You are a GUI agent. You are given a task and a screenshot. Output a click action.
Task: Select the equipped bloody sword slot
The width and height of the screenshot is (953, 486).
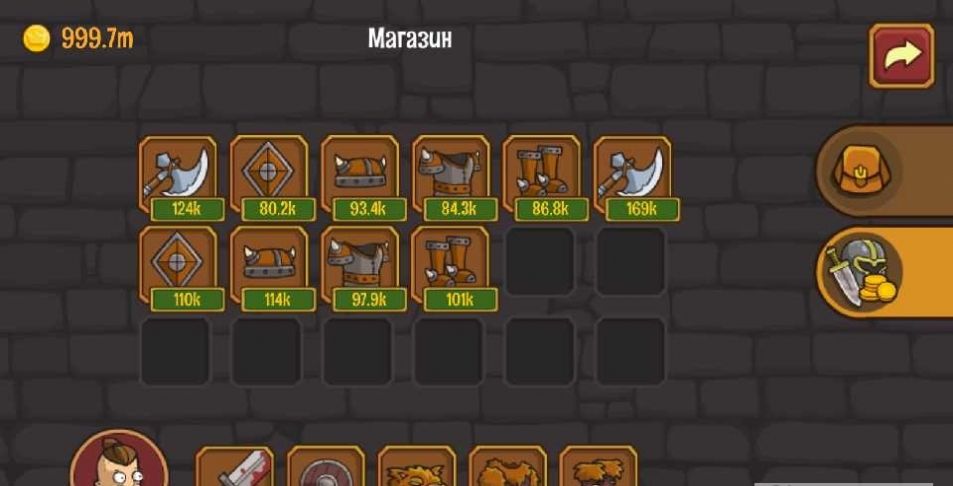pyautogui.click(x=234, y=468)
